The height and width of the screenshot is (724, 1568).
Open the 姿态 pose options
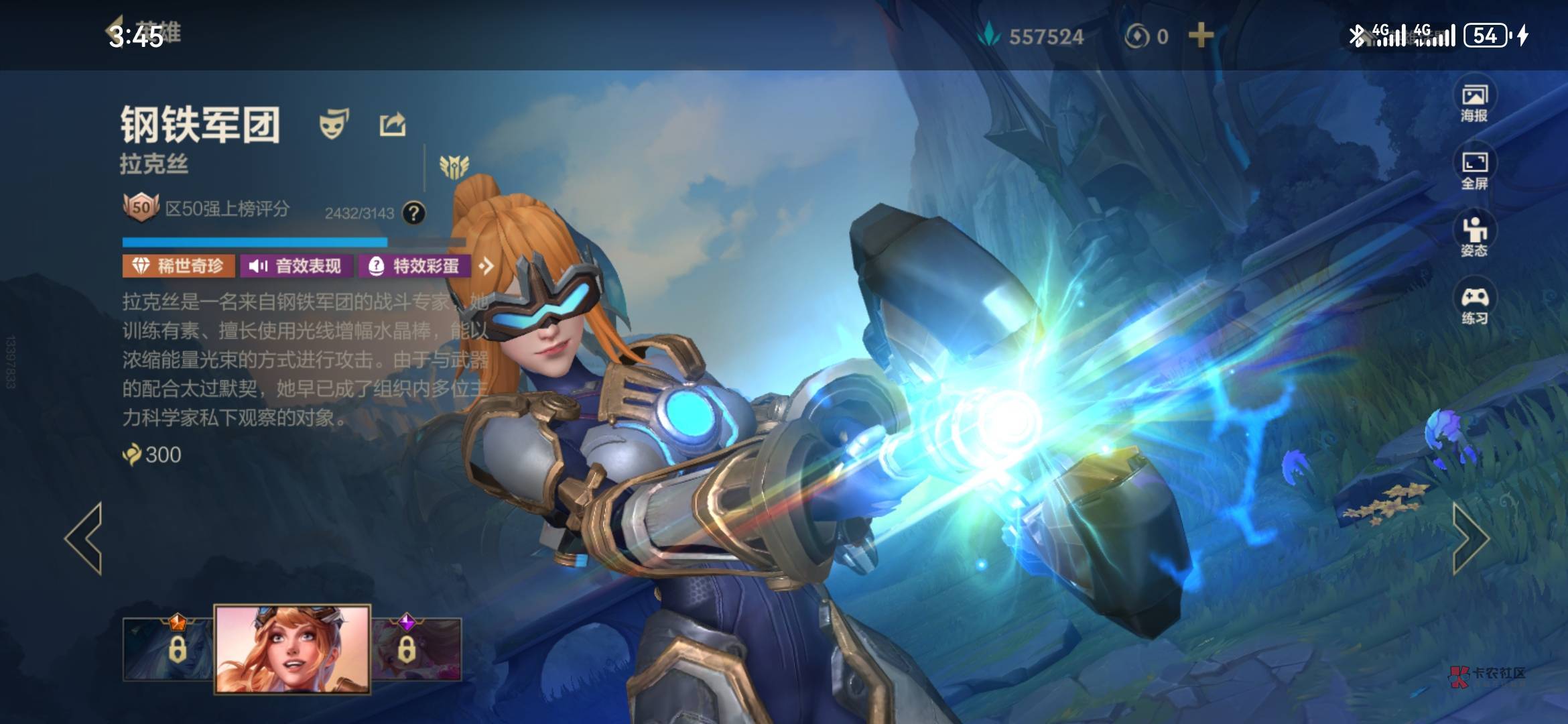pyautogui.click(x=1474, y=237)
